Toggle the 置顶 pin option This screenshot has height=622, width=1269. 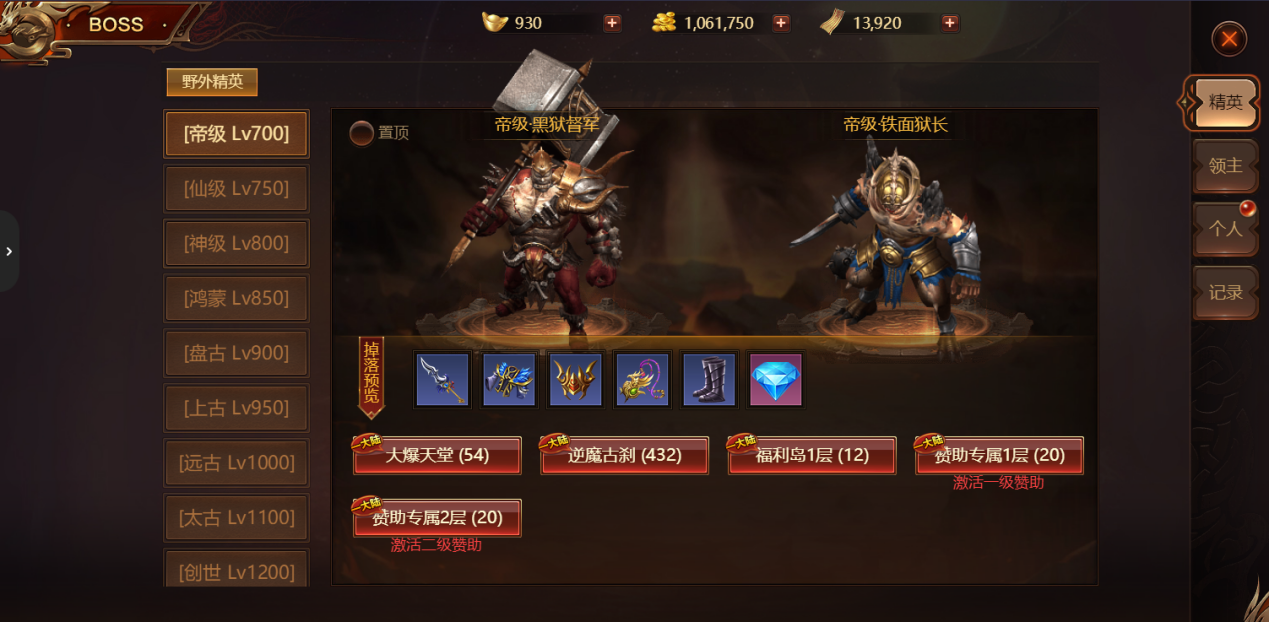coord(361,133)
